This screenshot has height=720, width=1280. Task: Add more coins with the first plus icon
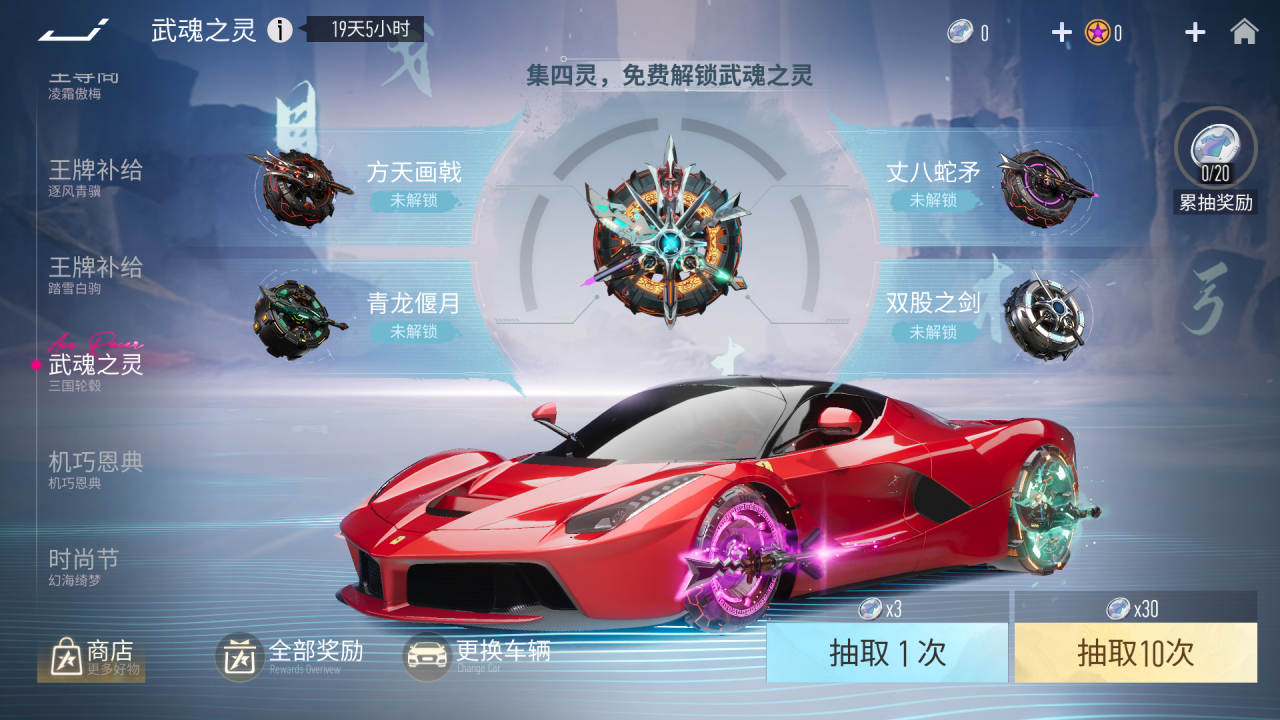pos(1060,31)
